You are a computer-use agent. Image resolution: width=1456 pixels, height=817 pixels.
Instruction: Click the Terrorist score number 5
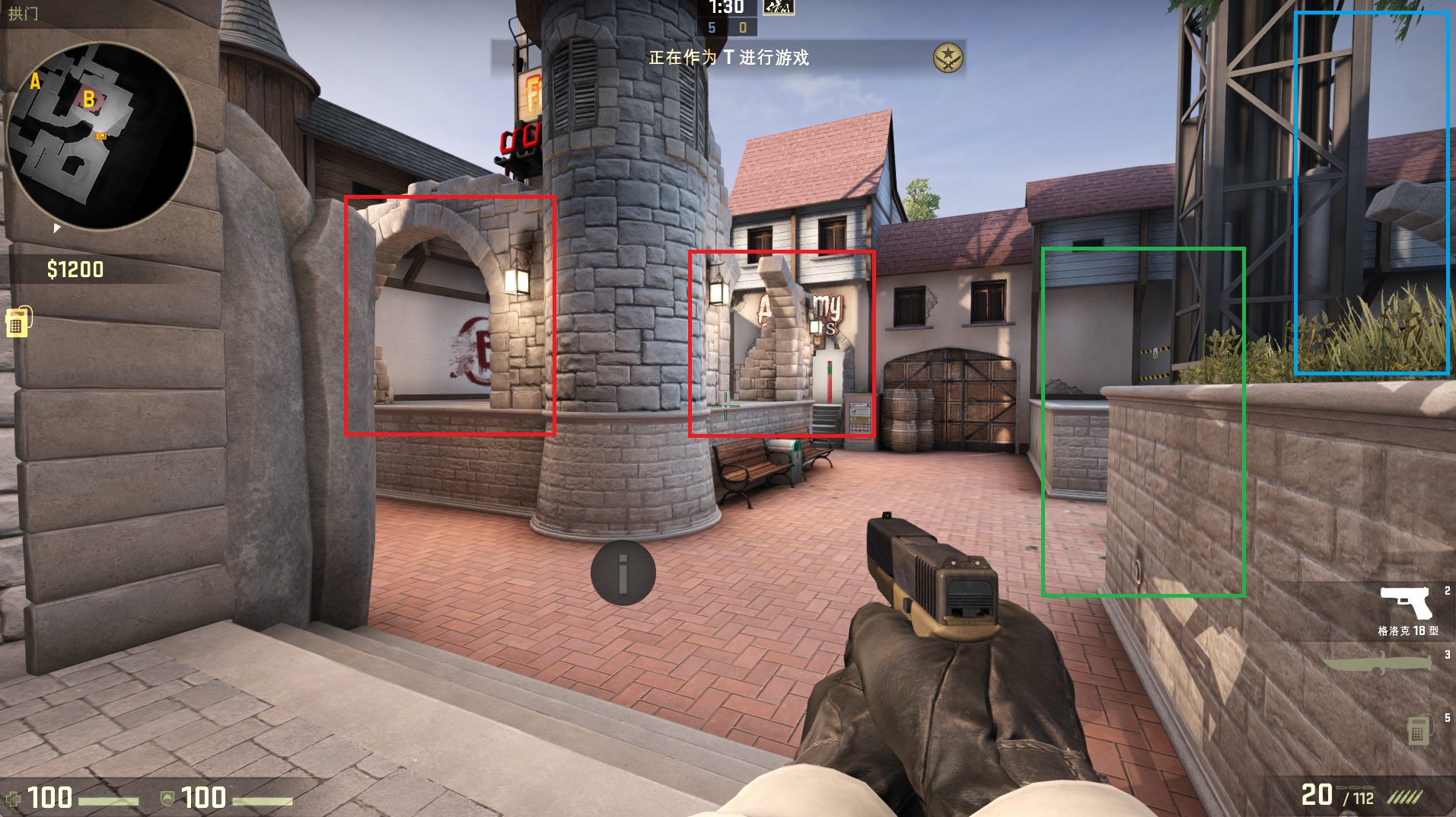tap(712, 28)
